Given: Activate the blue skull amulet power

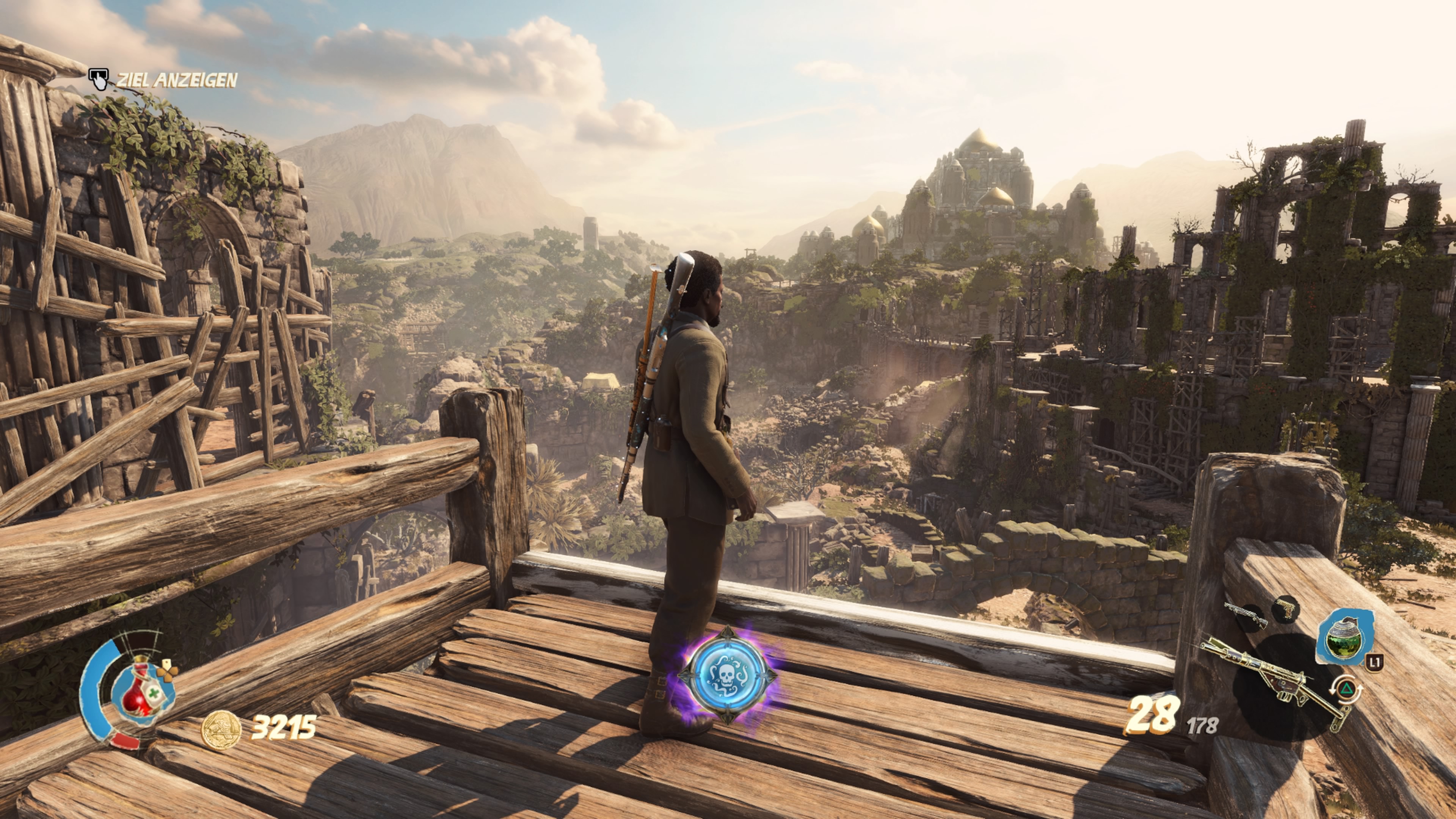Looking at the screenshot, I should pos(728,674).
